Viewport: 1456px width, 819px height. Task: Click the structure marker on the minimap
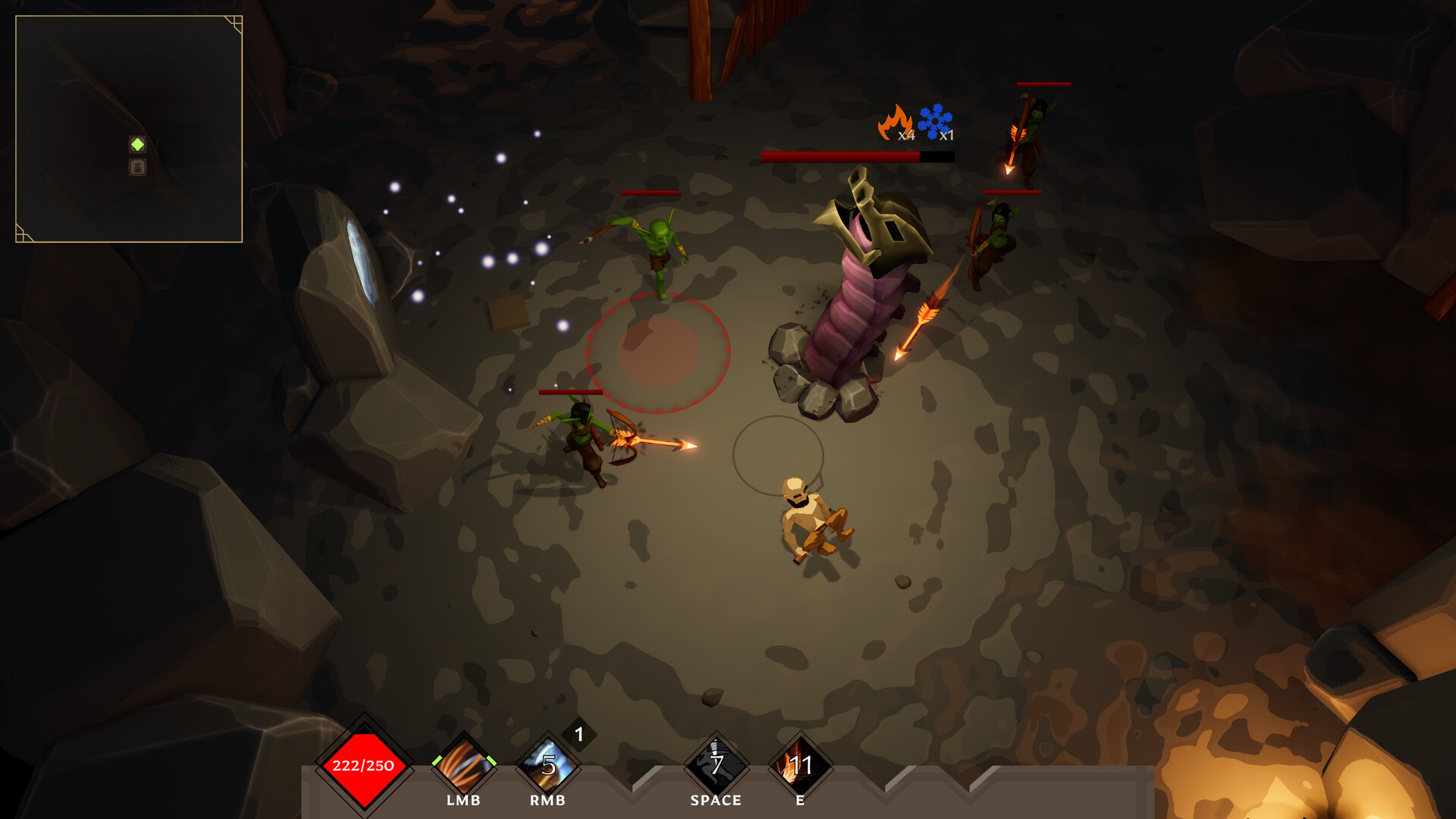pos(137,167)
